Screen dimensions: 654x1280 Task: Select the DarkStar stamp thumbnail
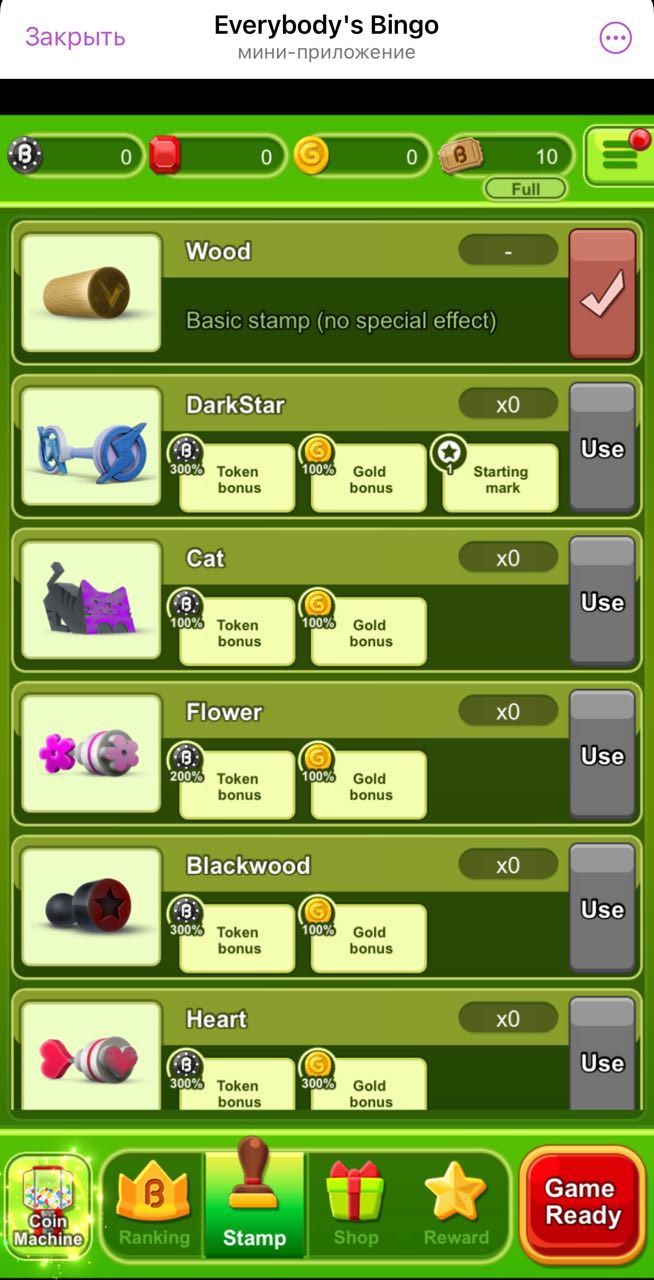click(x=91, y=447)
